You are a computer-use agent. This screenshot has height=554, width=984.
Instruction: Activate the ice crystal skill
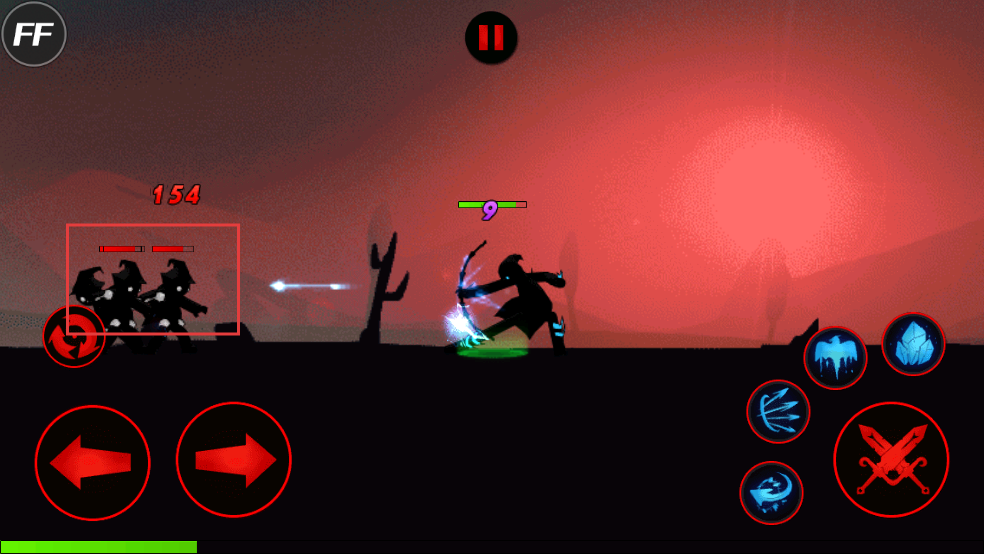pos(913,344)
